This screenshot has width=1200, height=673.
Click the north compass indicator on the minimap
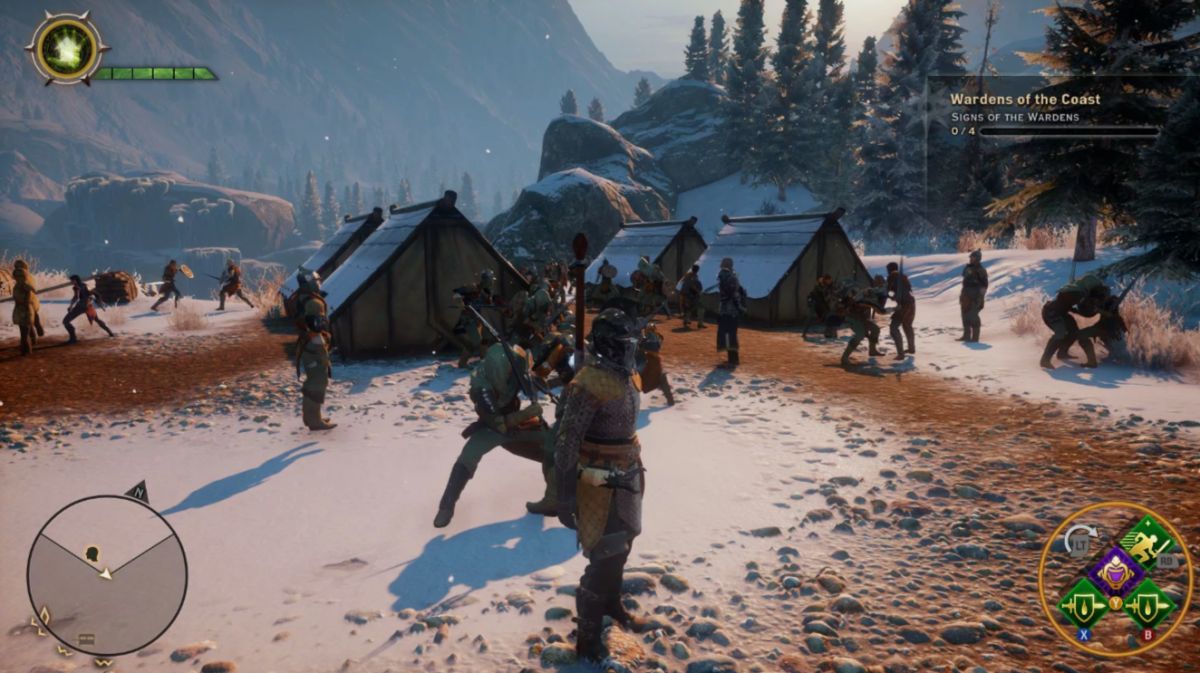click(x=138, y=491)
